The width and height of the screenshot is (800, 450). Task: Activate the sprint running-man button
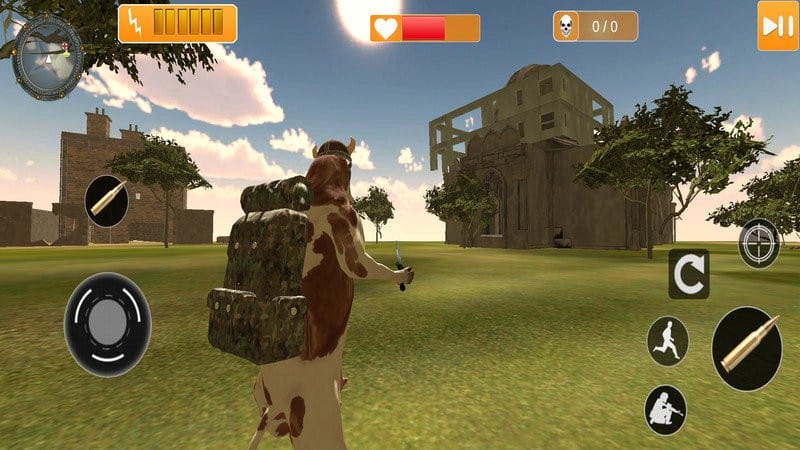667,341
